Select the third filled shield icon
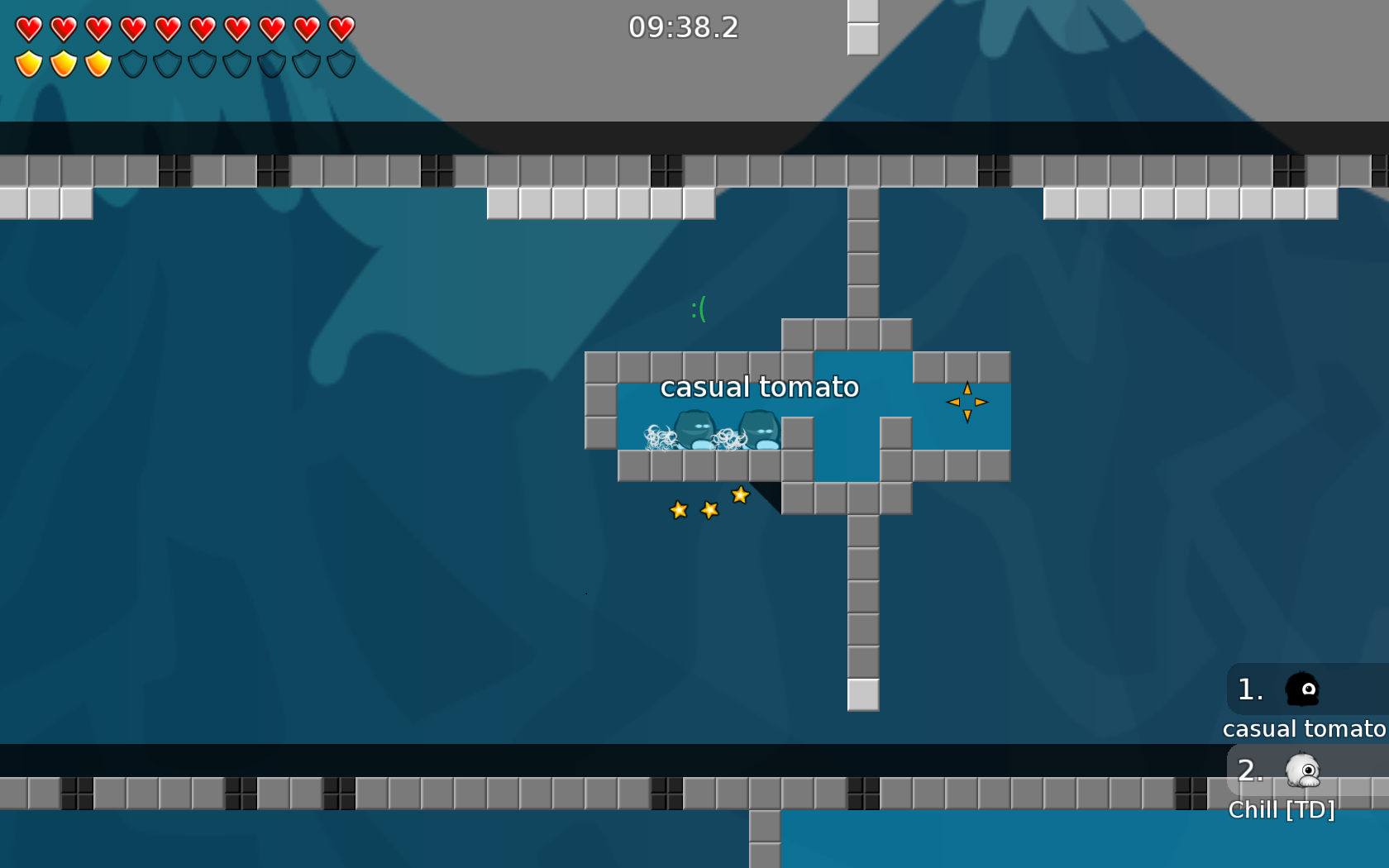Viewport: 1389px width, 868px height. pyautogui.click(x=98, y=62)
